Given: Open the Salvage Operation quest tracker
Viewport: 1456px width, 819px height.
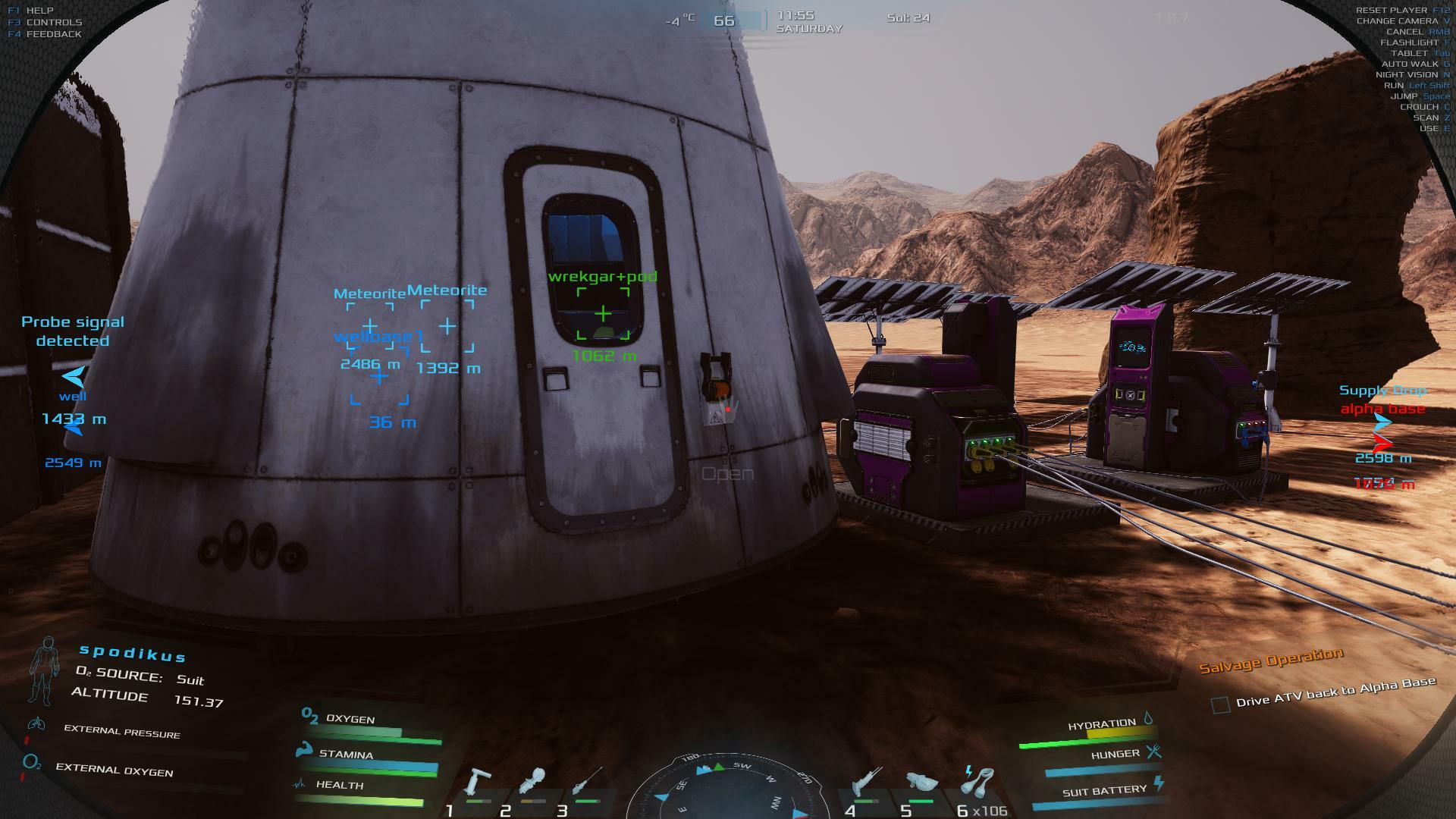Looking at the screenshot, I should (1271, 660).
